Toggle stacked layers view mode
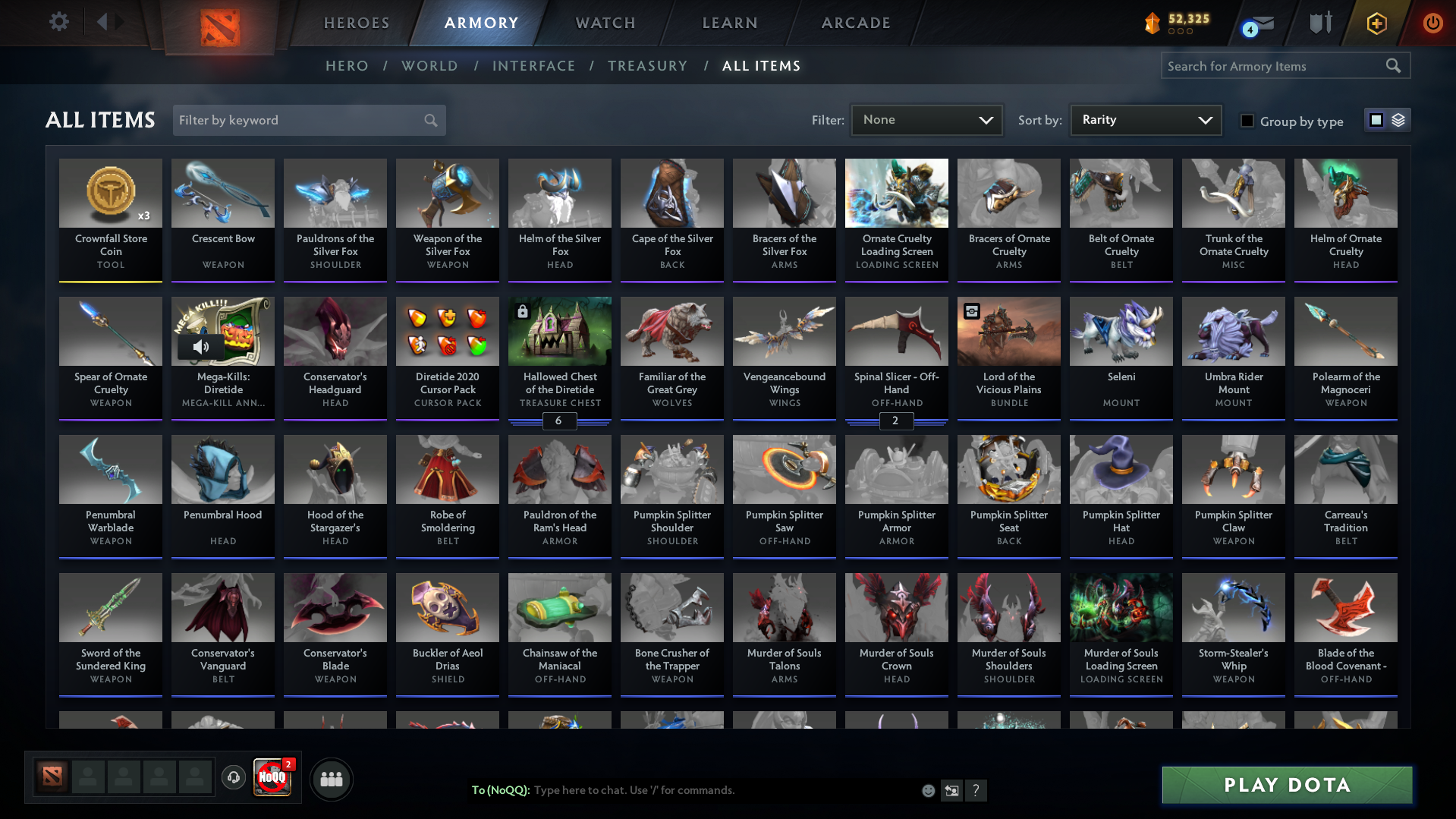 pos(1398,119)
